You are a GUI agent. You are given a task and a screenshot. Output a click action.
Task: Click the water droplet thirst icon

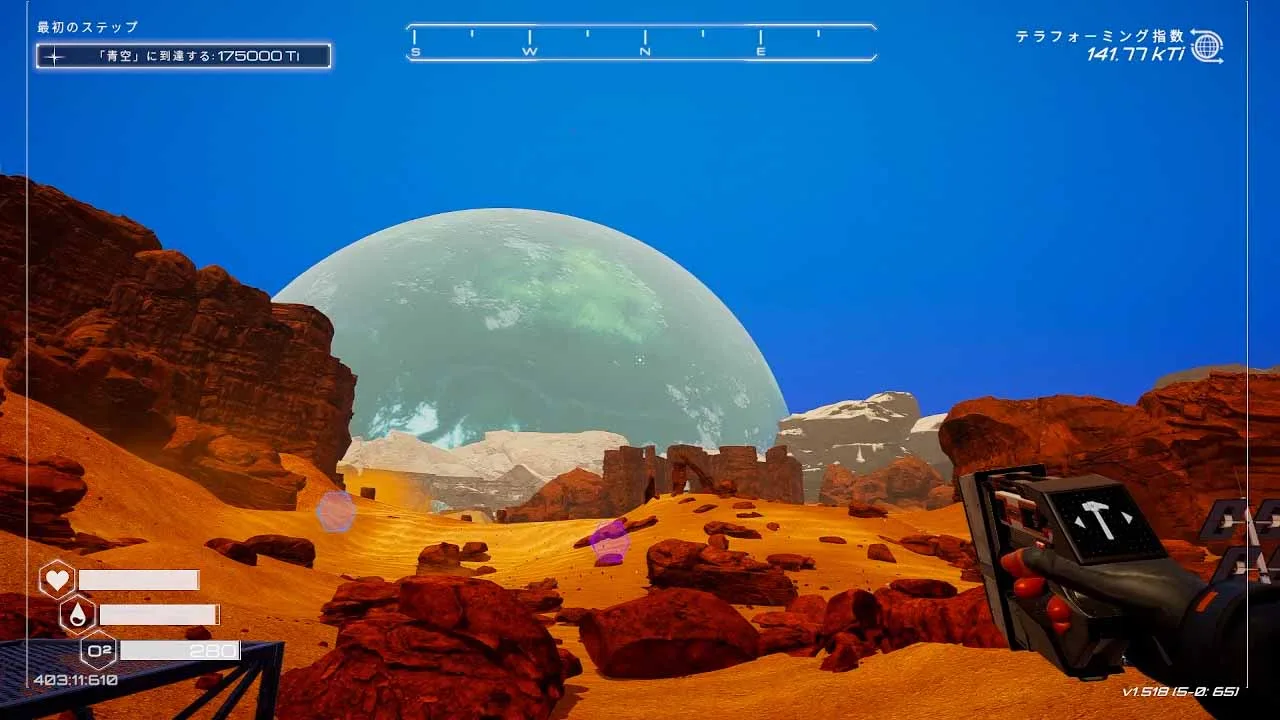(77, 615)
